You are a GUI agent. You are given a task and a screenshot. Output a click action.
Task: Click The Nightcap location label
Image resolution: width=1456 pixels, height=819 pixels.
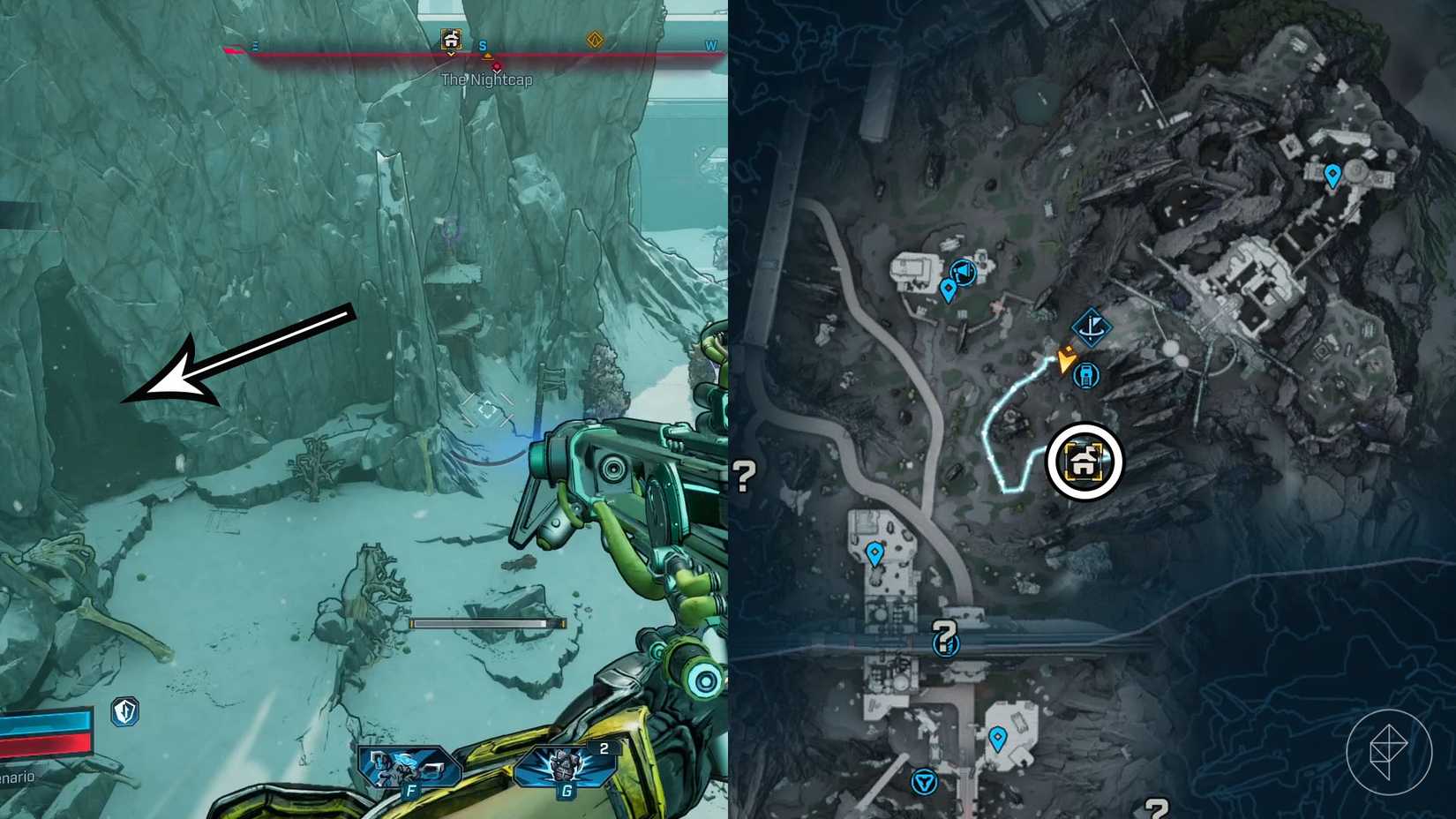pos(487,79)
